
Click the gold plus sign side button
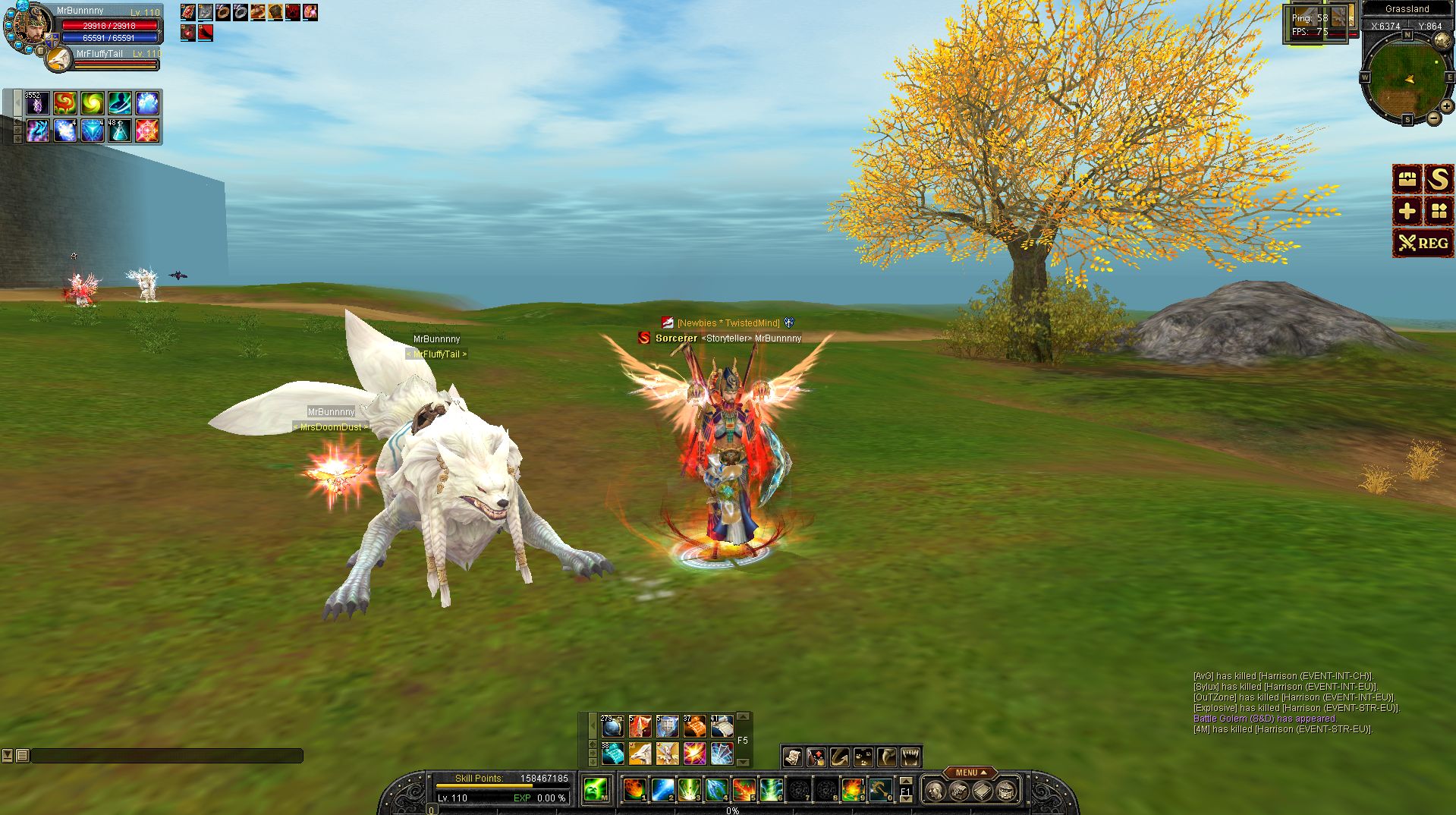(1407, 211)
